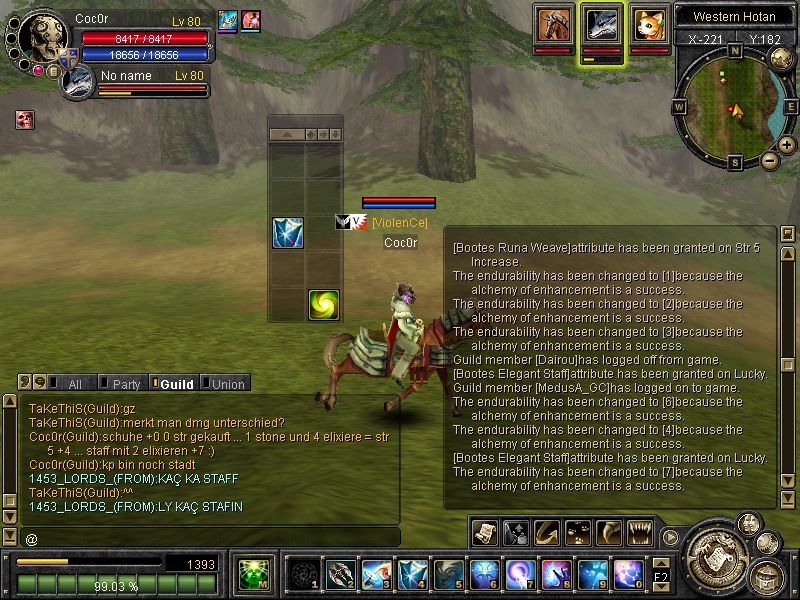Image resolution: width=800 pixels, height=600 pixels.
Task: Zoom out the minimap
Action: click(x=769, y=160)
